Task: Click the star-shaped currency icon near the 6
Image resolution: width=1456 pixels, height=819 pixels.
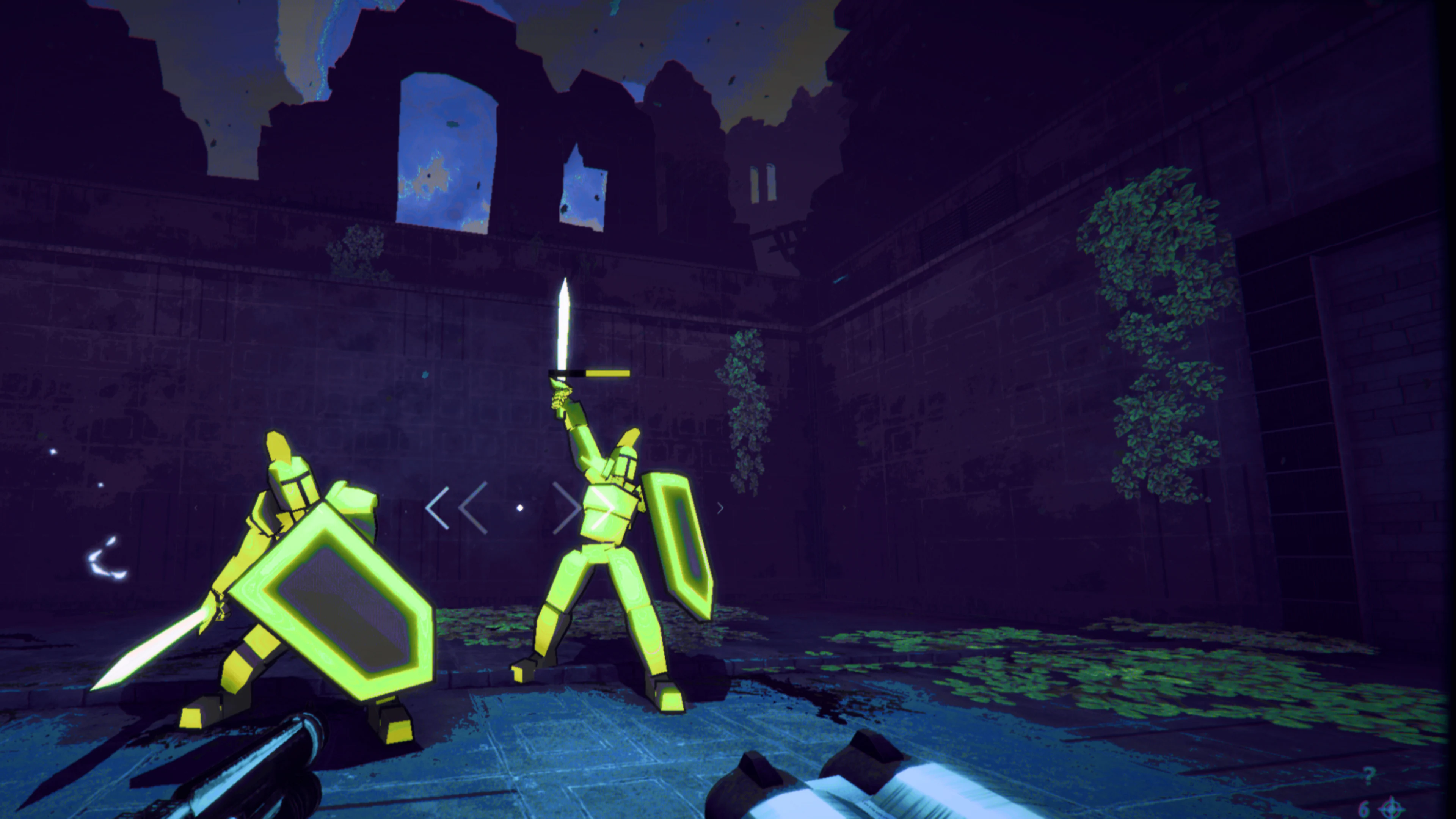Action: 1392,809
